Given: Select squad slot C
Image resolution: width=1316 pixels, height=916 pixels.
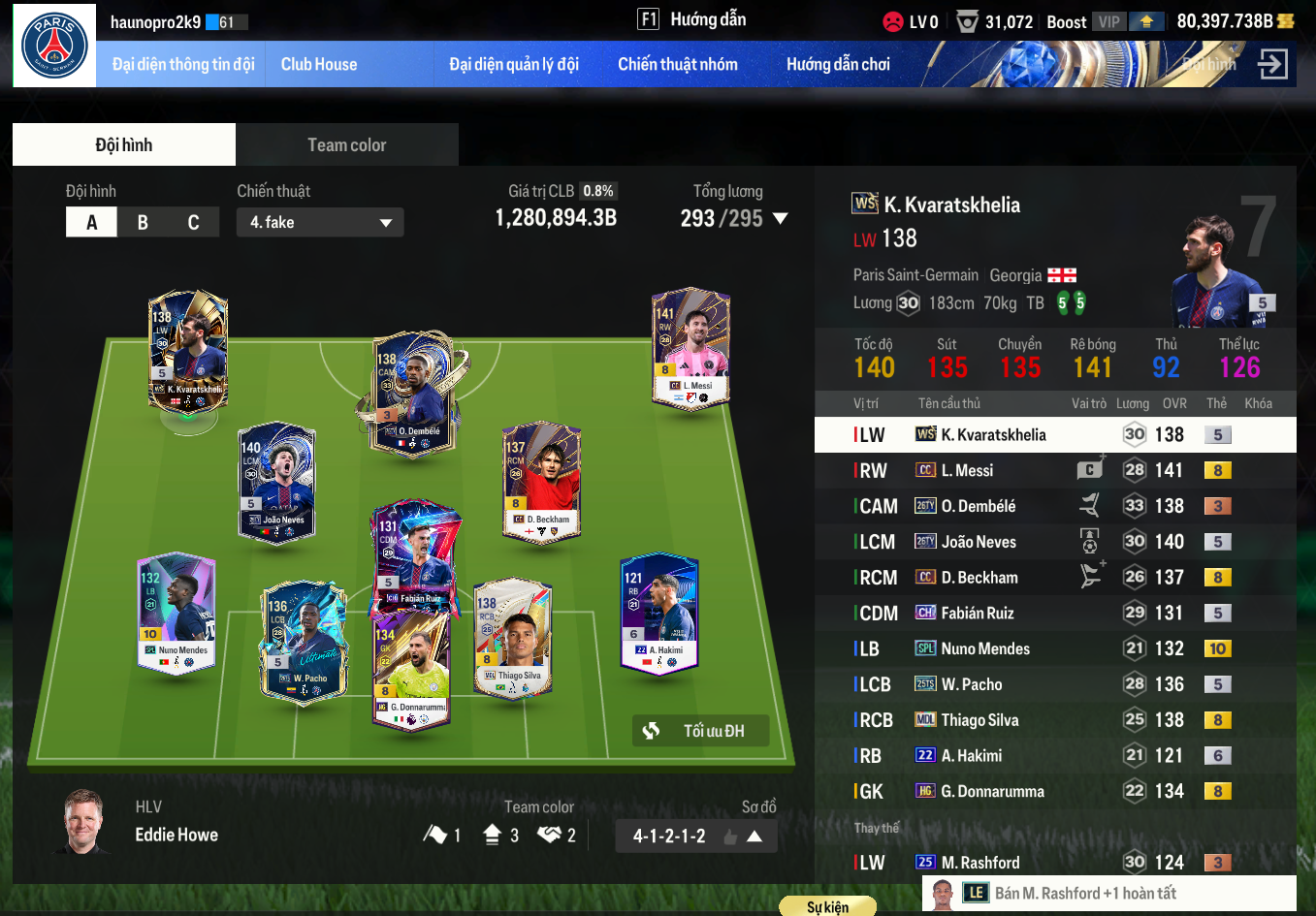Looking at the screenshot, I should click(193, 222).
